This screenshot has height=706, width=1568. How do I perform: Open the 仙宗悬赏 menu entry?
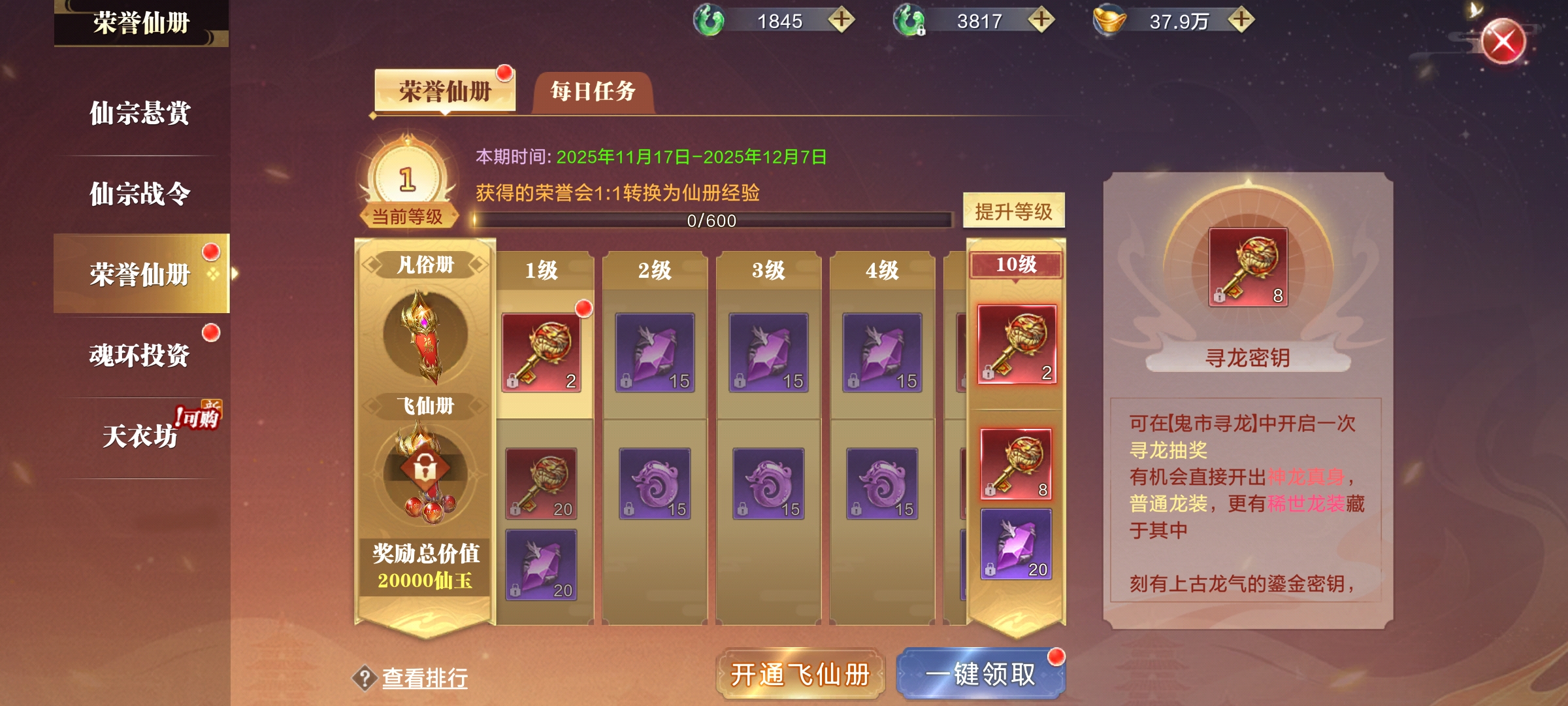coord(140,113)
